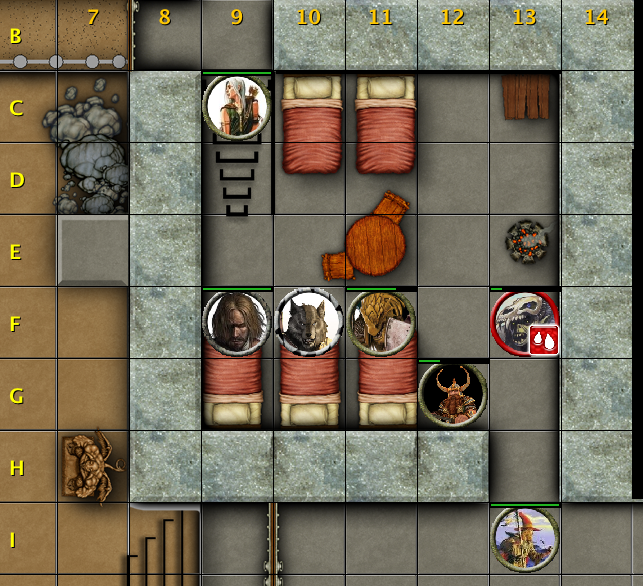Select the golden dragonborn token

coord(381,323)
